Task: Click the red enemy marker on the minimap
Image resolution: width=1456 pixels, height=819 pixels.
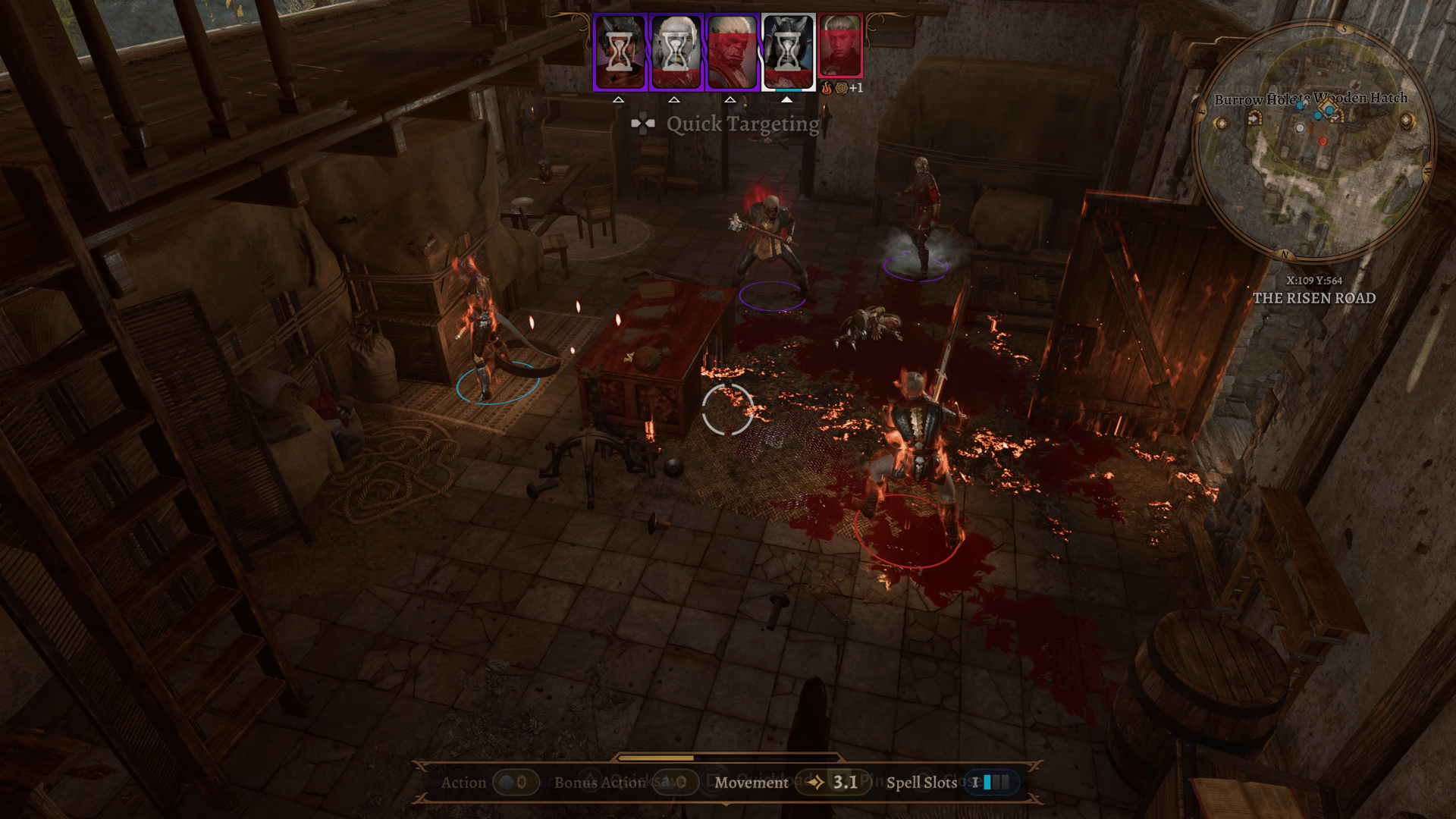Action: [1323, 141]
